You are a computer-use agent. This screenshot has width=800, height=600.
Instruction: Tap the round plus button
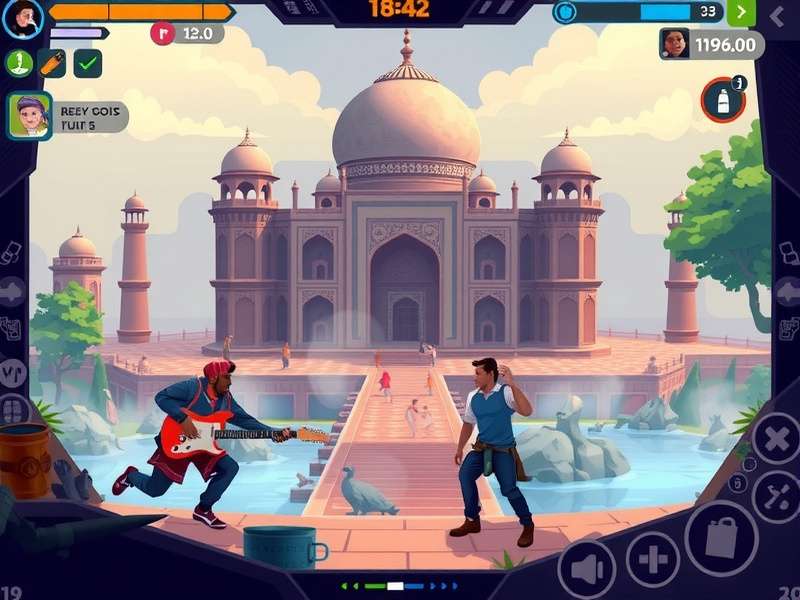[x=653, y=558]
